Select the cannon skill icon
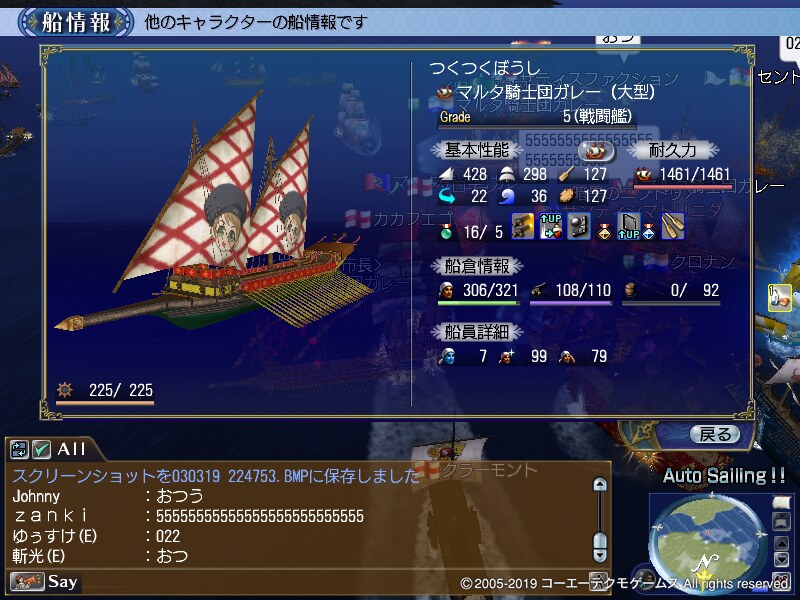 pyautogui.click(x=523, y=228)
